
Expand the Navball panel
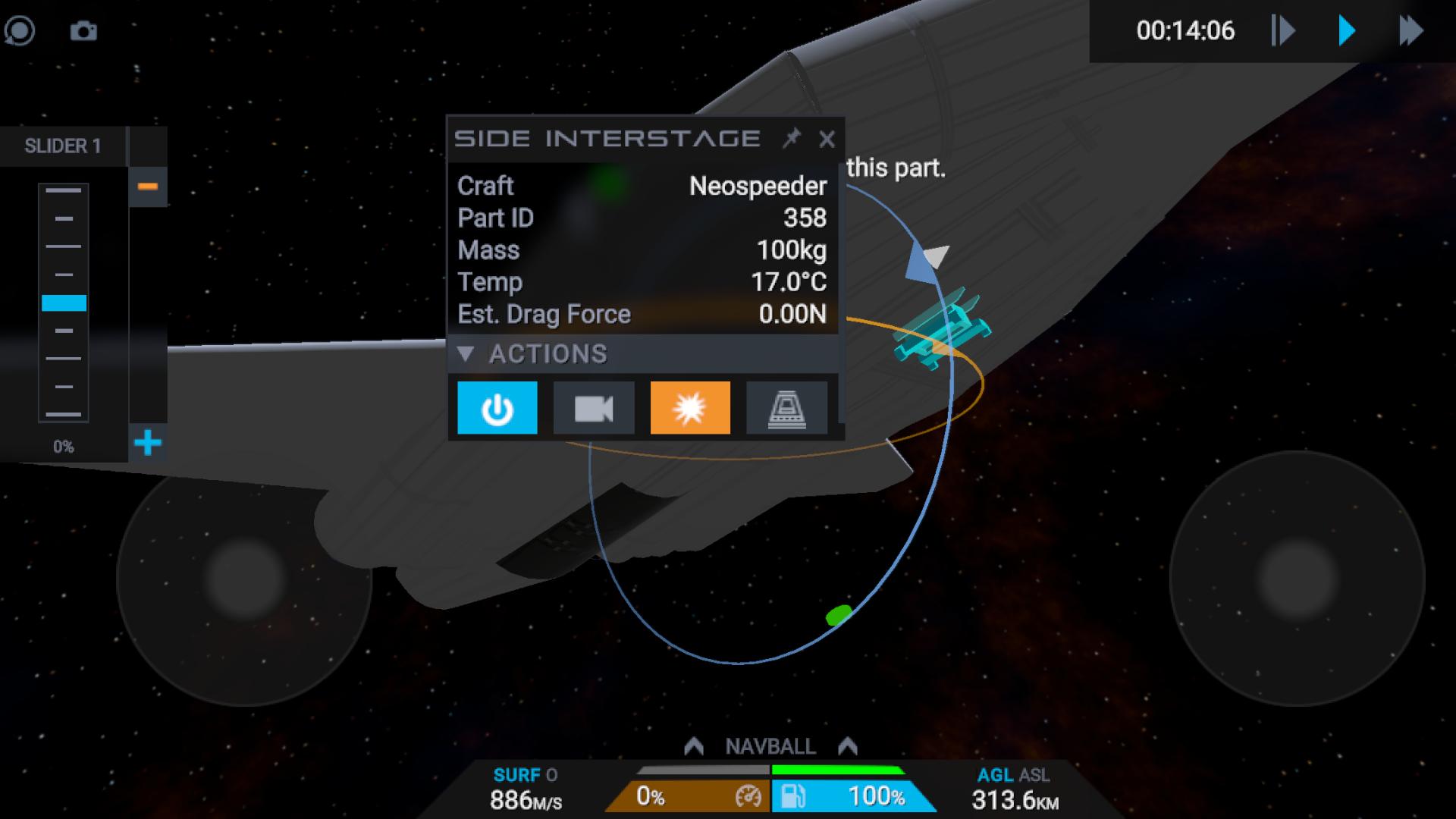click(770, 746)
